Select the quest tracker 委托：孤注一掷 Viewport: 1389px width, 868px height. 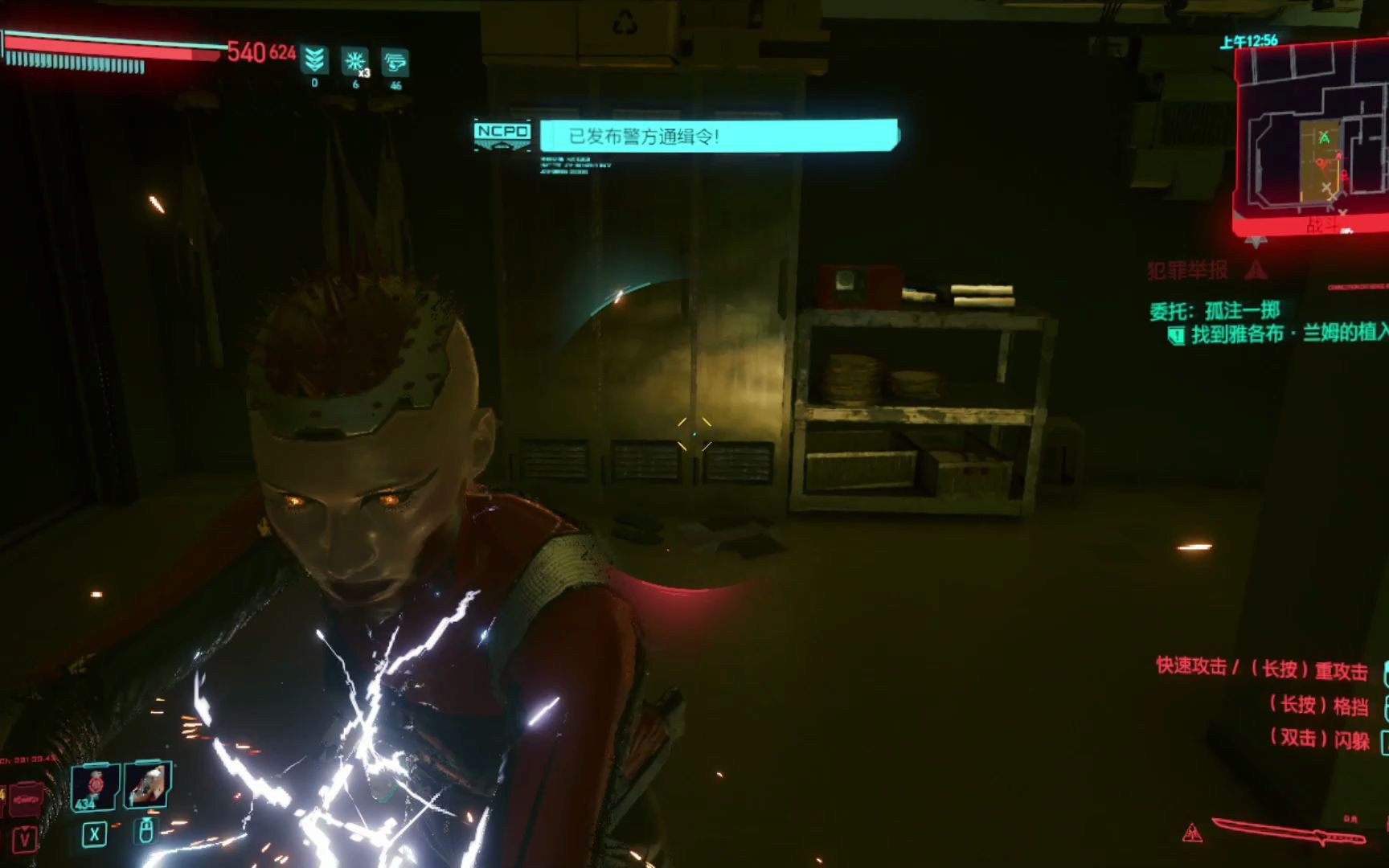coord(1214,311)
